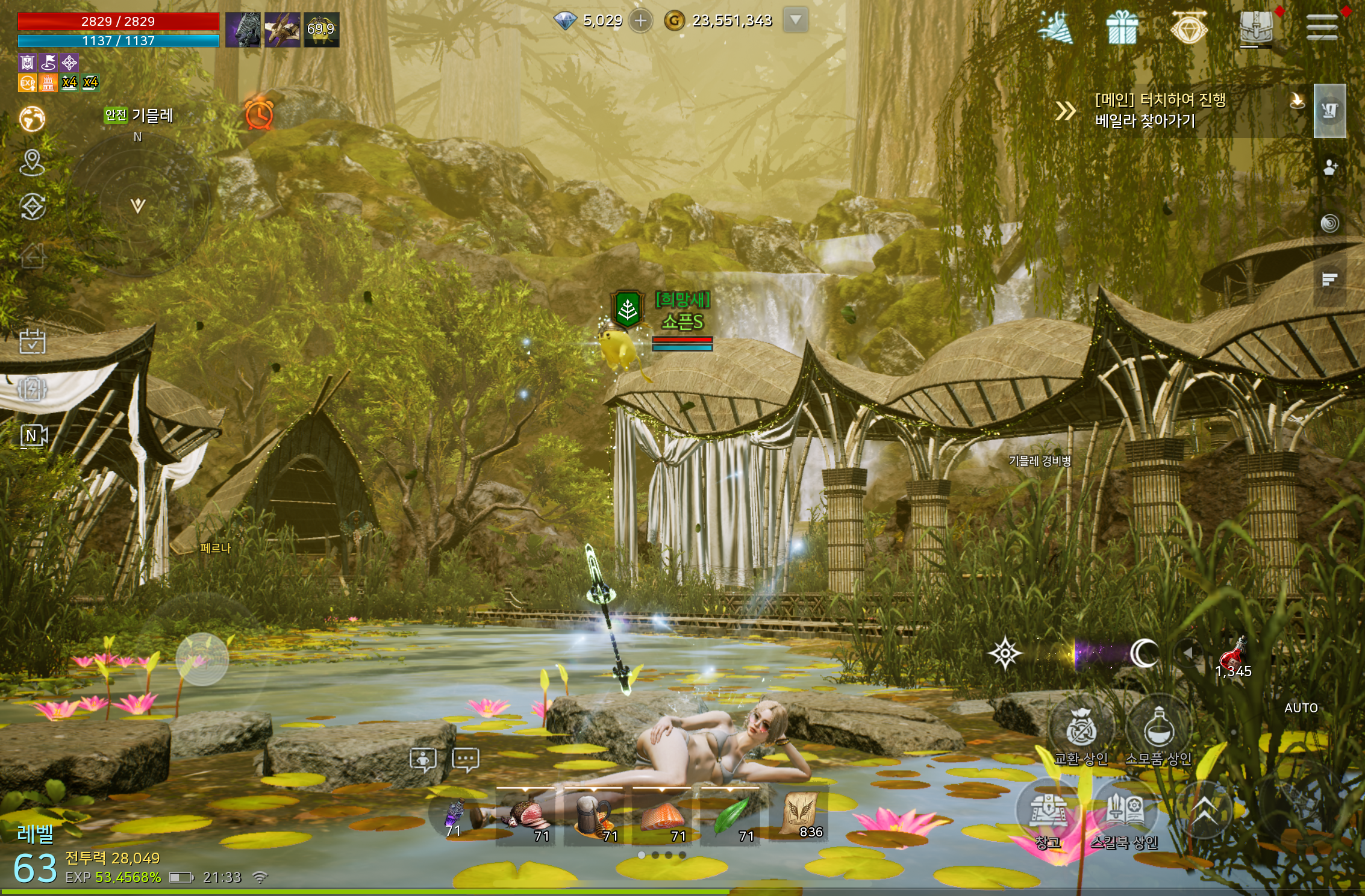Open the inventory bag icon
Viewport: 1365px width, 896px height.
pos(1256,28)
